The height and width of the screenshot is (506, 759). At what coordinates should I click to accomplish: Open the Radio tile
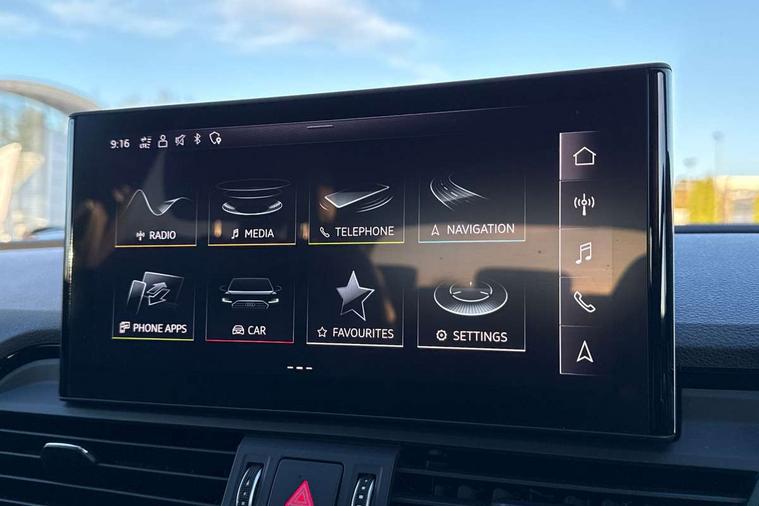(154, 216)
